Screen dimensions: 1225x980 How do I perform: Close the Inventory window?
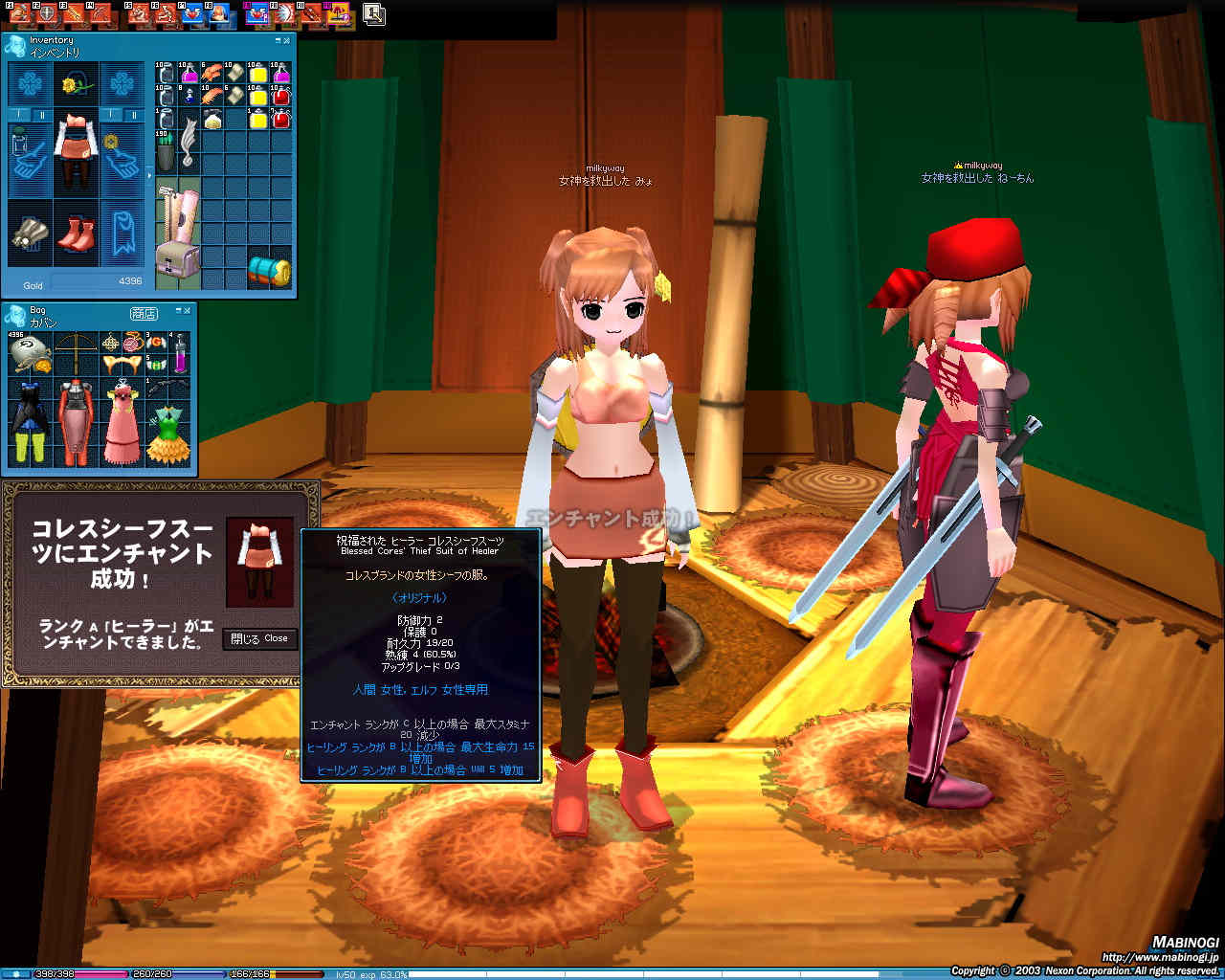[x=287, y=41]
